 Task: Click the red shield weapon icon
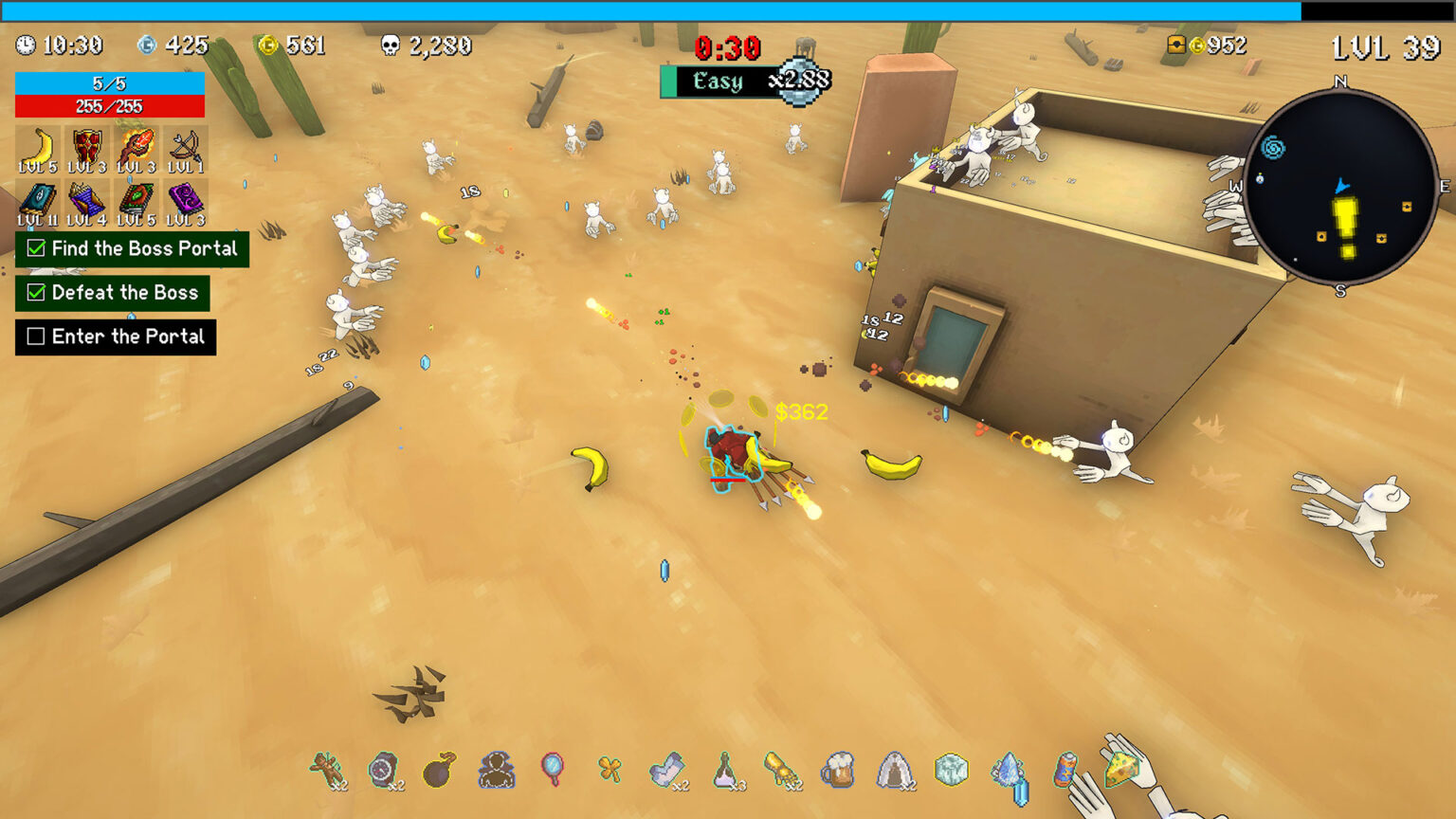coord(87,148)
